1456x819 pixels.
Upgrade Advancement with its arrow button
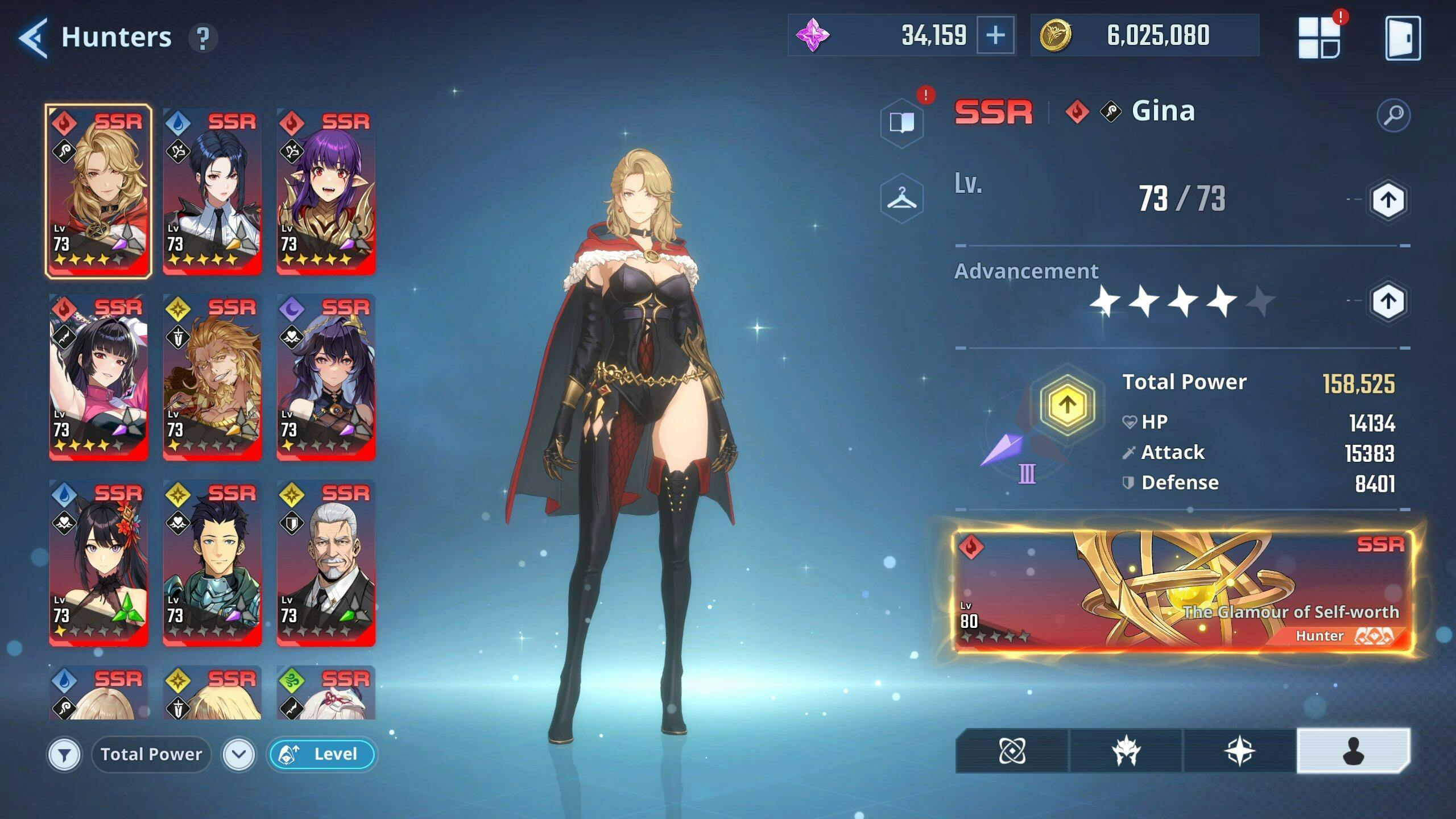(1387, 301)
